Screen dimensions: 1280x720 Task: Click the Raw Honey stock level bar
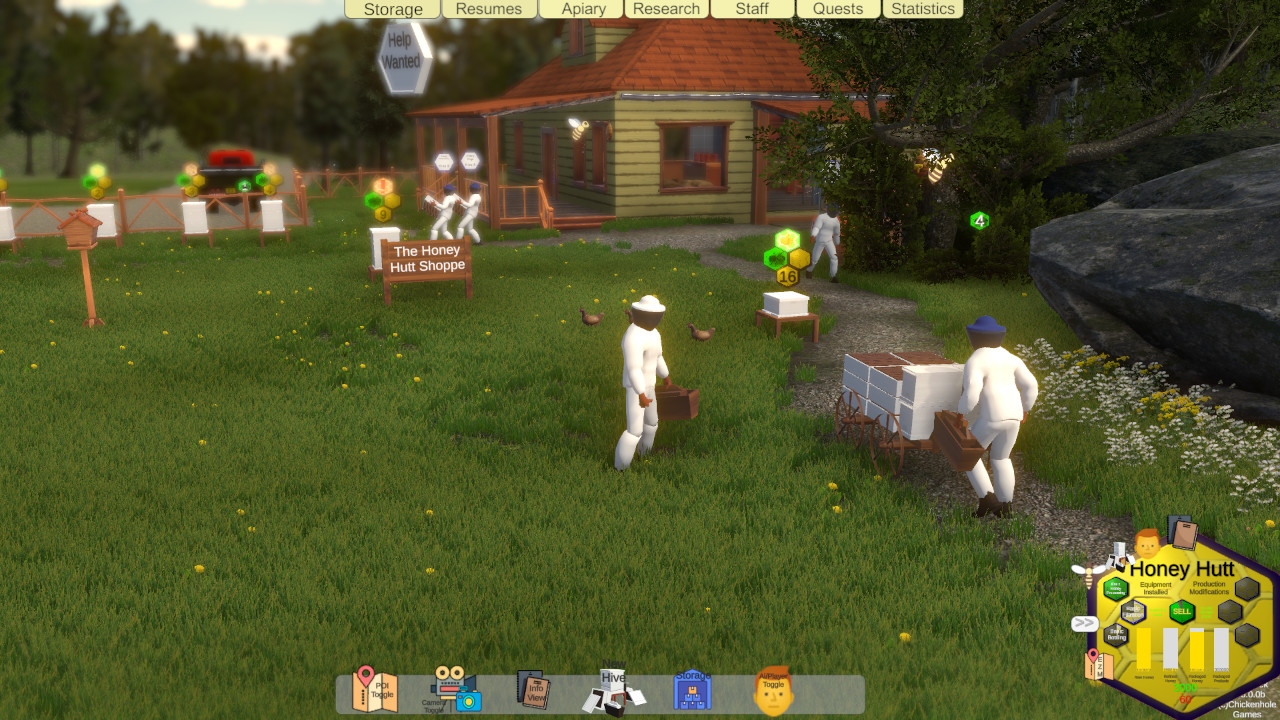click(1144, 648)
